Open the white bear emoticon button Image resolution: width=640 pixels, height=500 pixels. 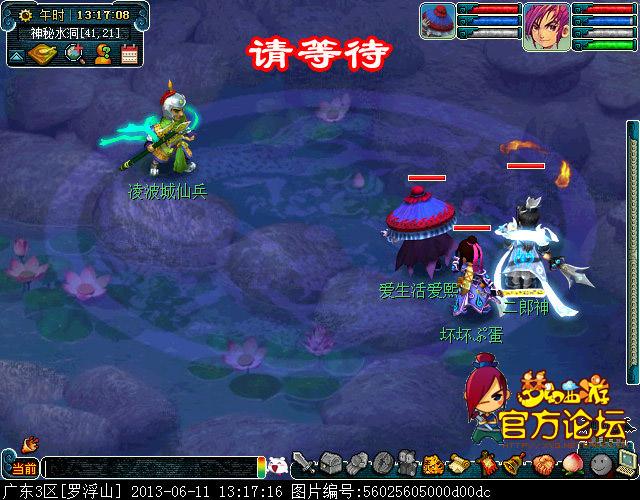point(279,465)
